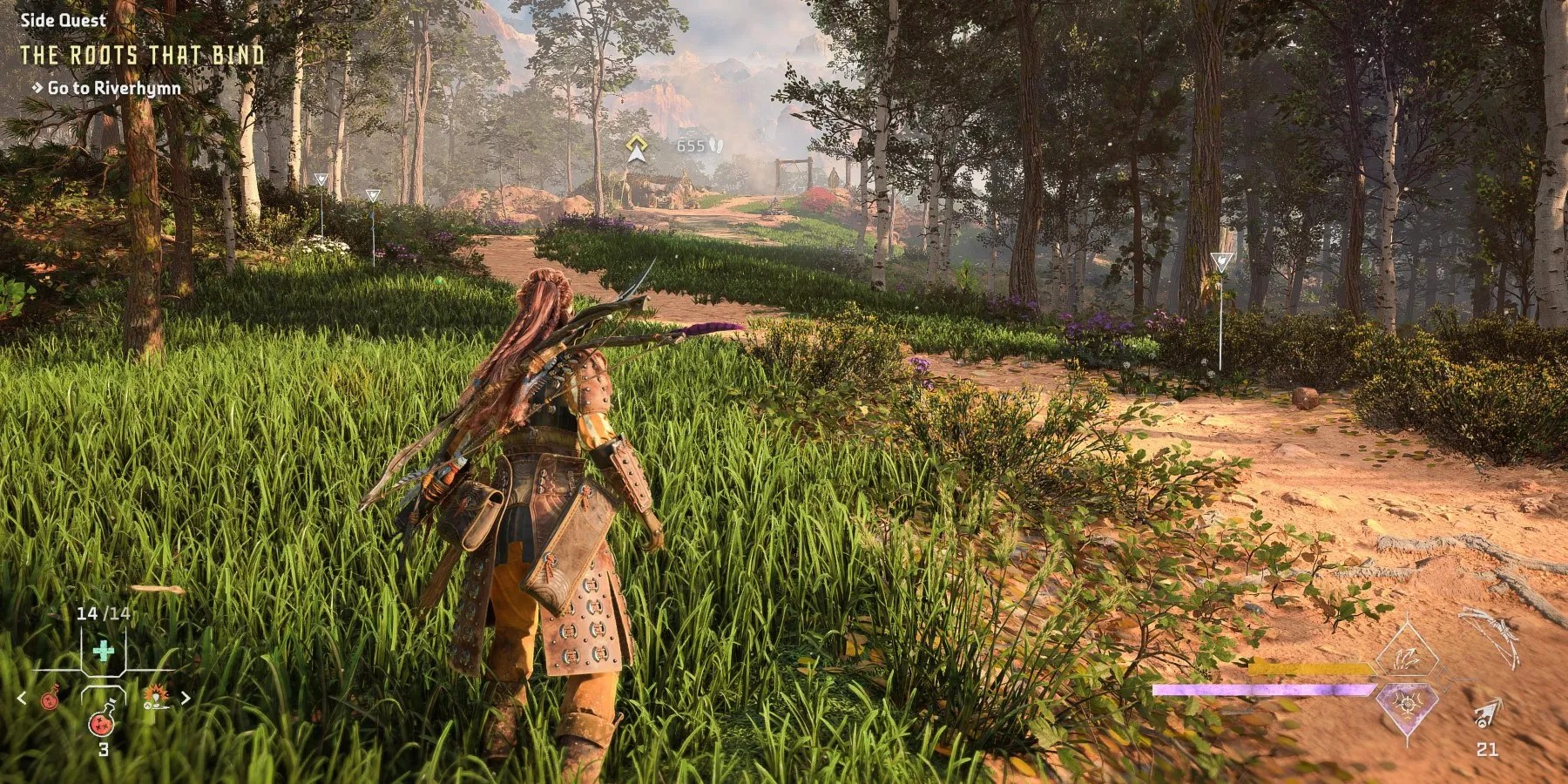Select the centre health potion with count 3

pos(103,722)
